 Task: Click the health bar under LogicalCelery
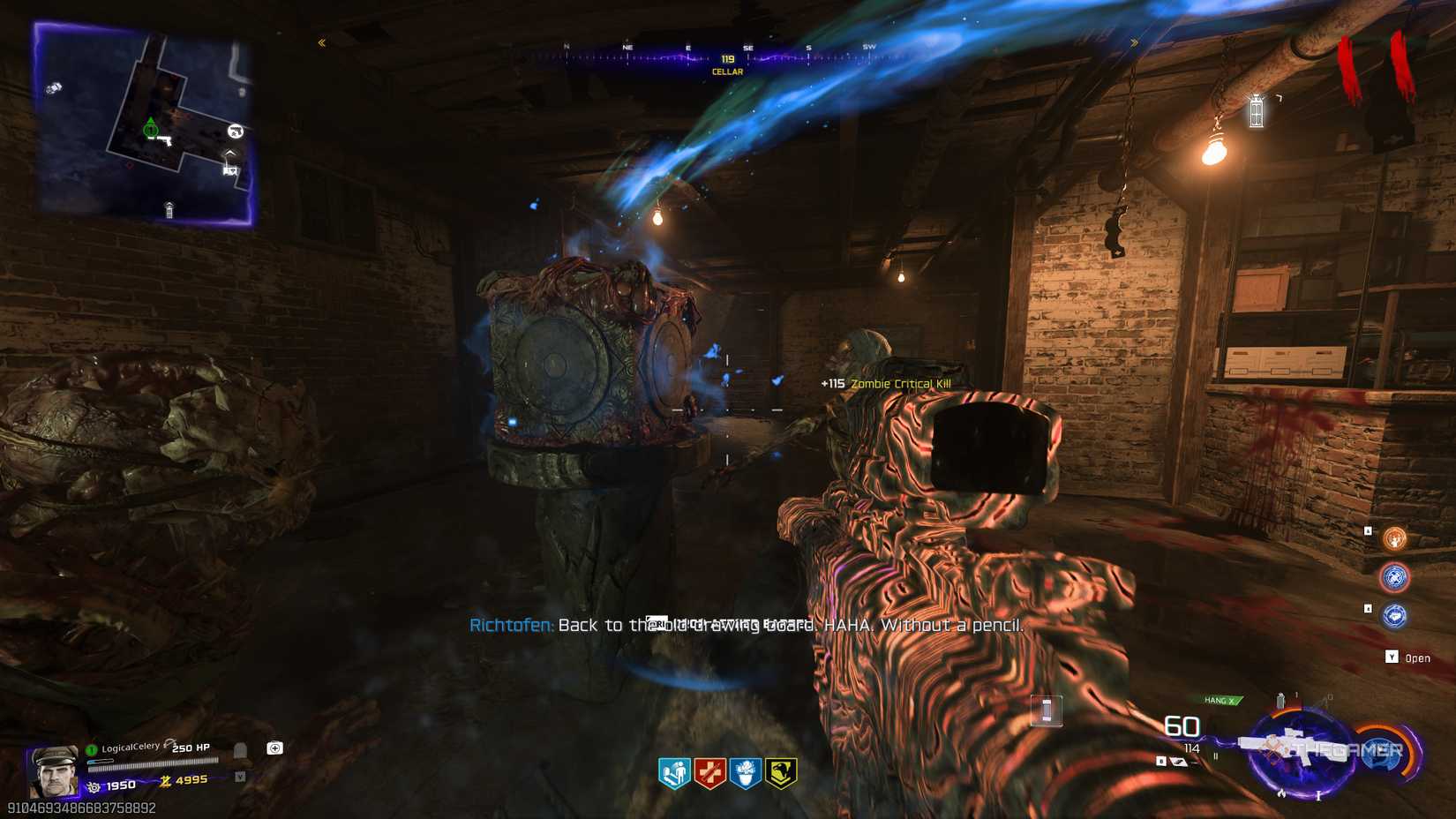(154, 765)
